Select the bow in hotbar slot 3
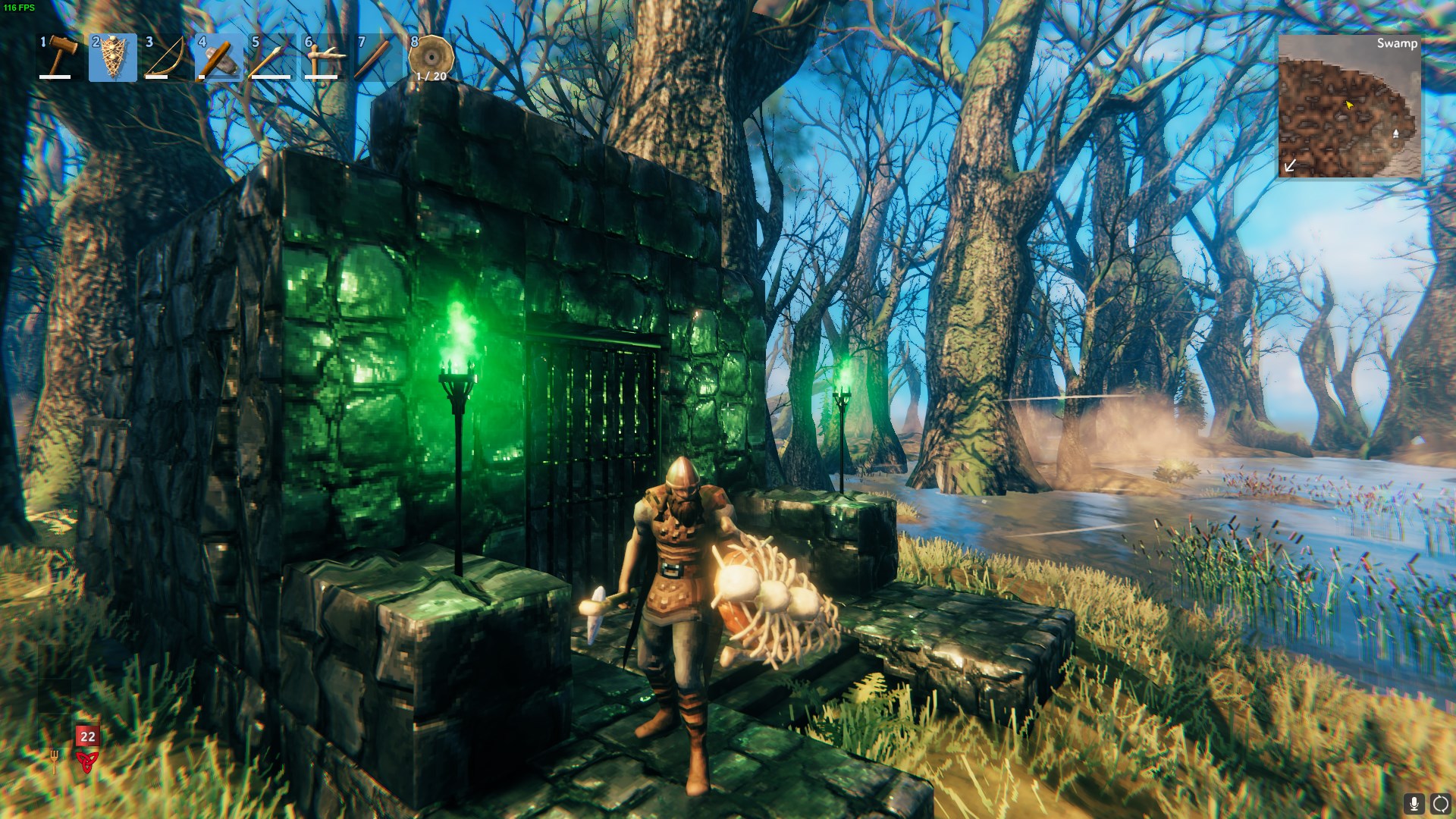 tap(165, 59)
